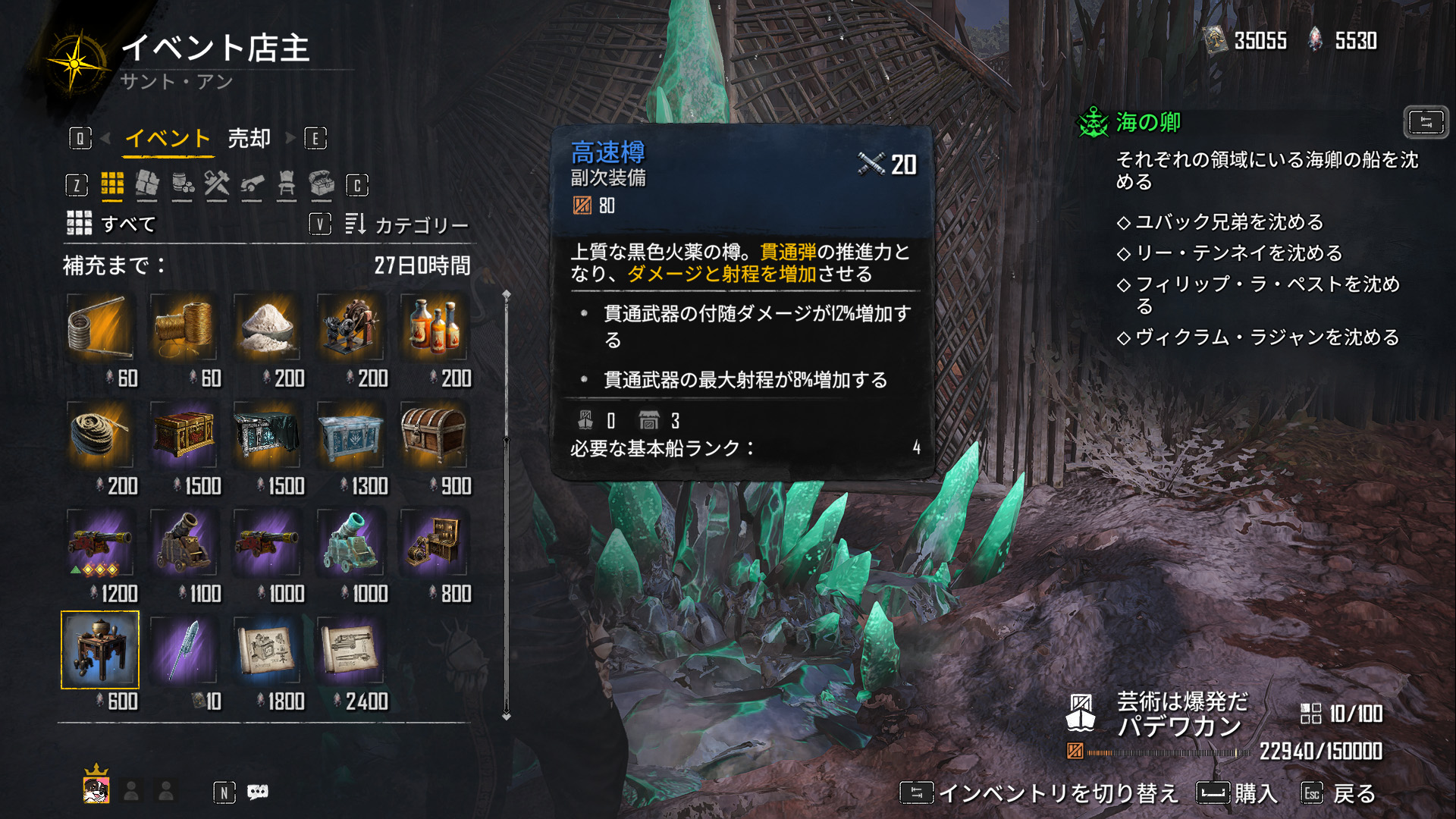
Task: Select the coiled rope item
Action: [99, 435]
